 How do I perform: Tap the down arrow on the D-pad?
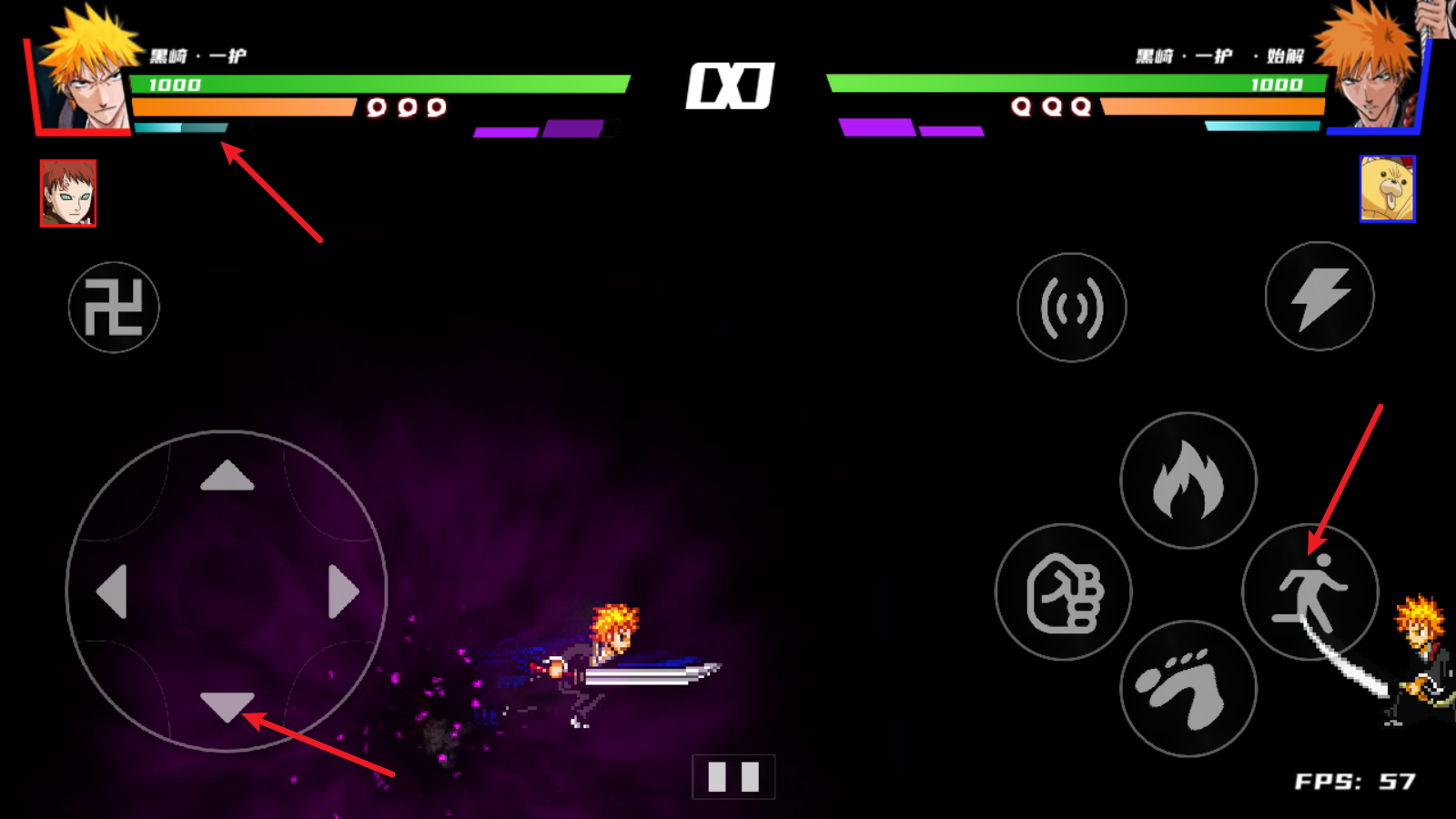point(227,705)
